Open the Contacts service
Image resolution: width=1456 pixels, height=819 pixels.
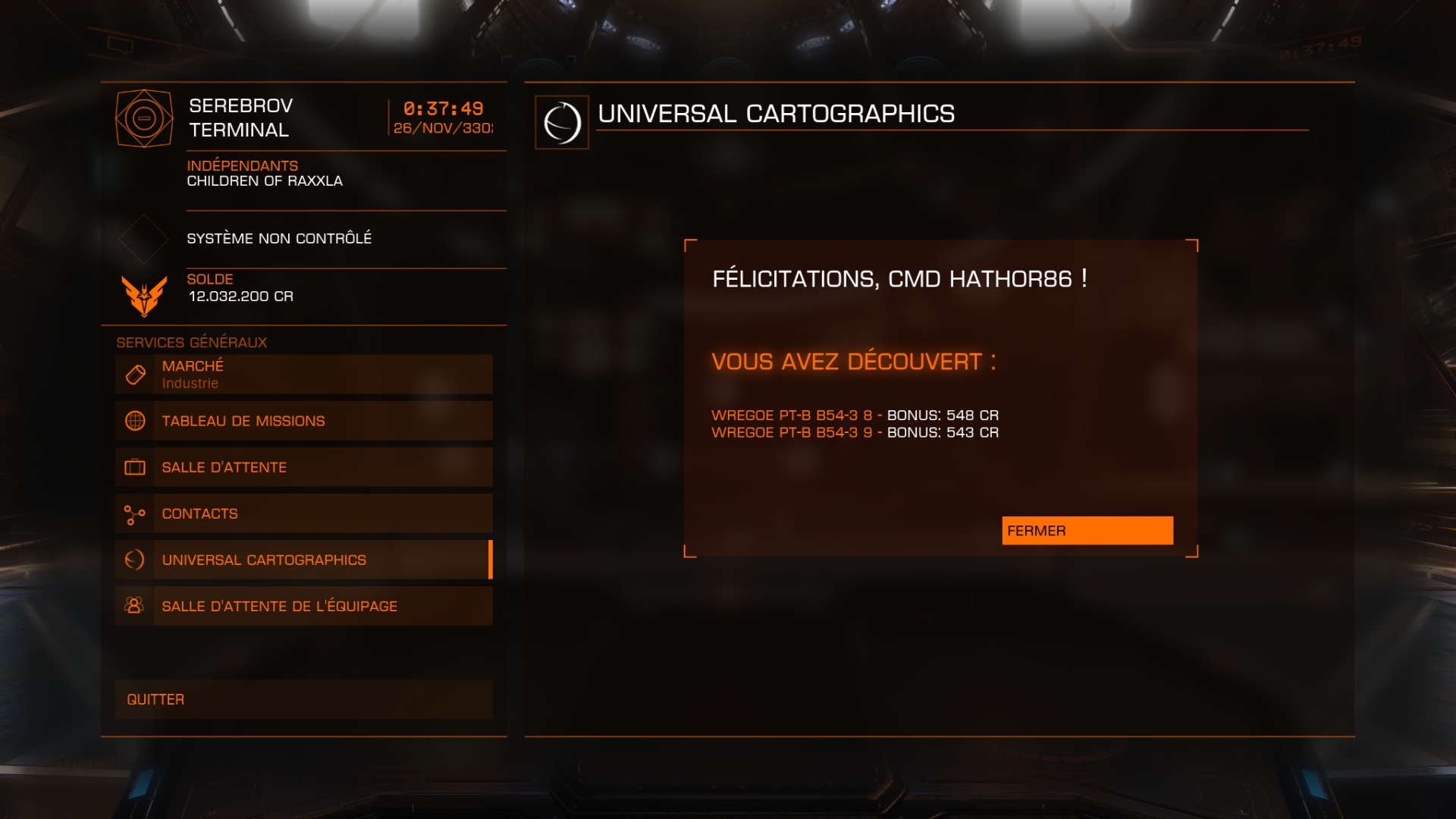pos(303,513)
